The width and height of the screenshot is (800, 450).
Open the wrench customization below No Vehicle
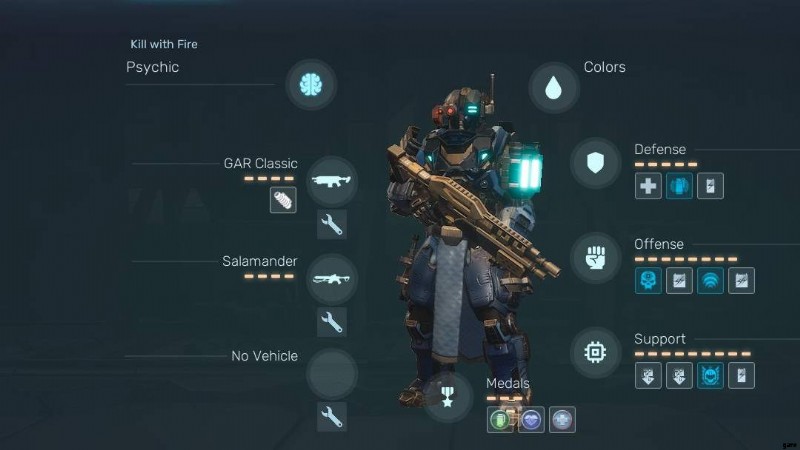332,416
